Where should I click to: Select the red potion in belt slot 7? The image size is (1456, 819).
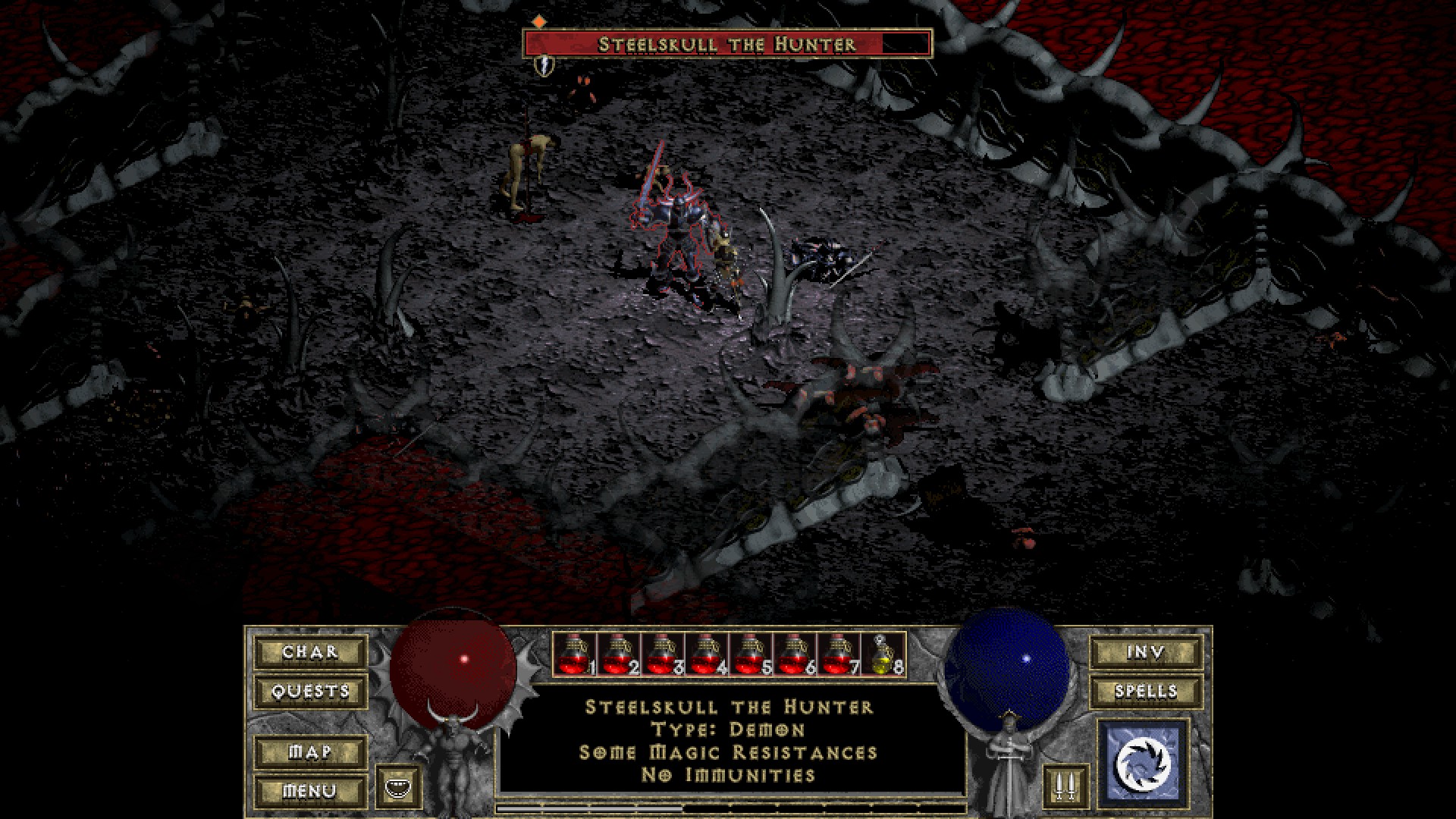coord(838,654)
